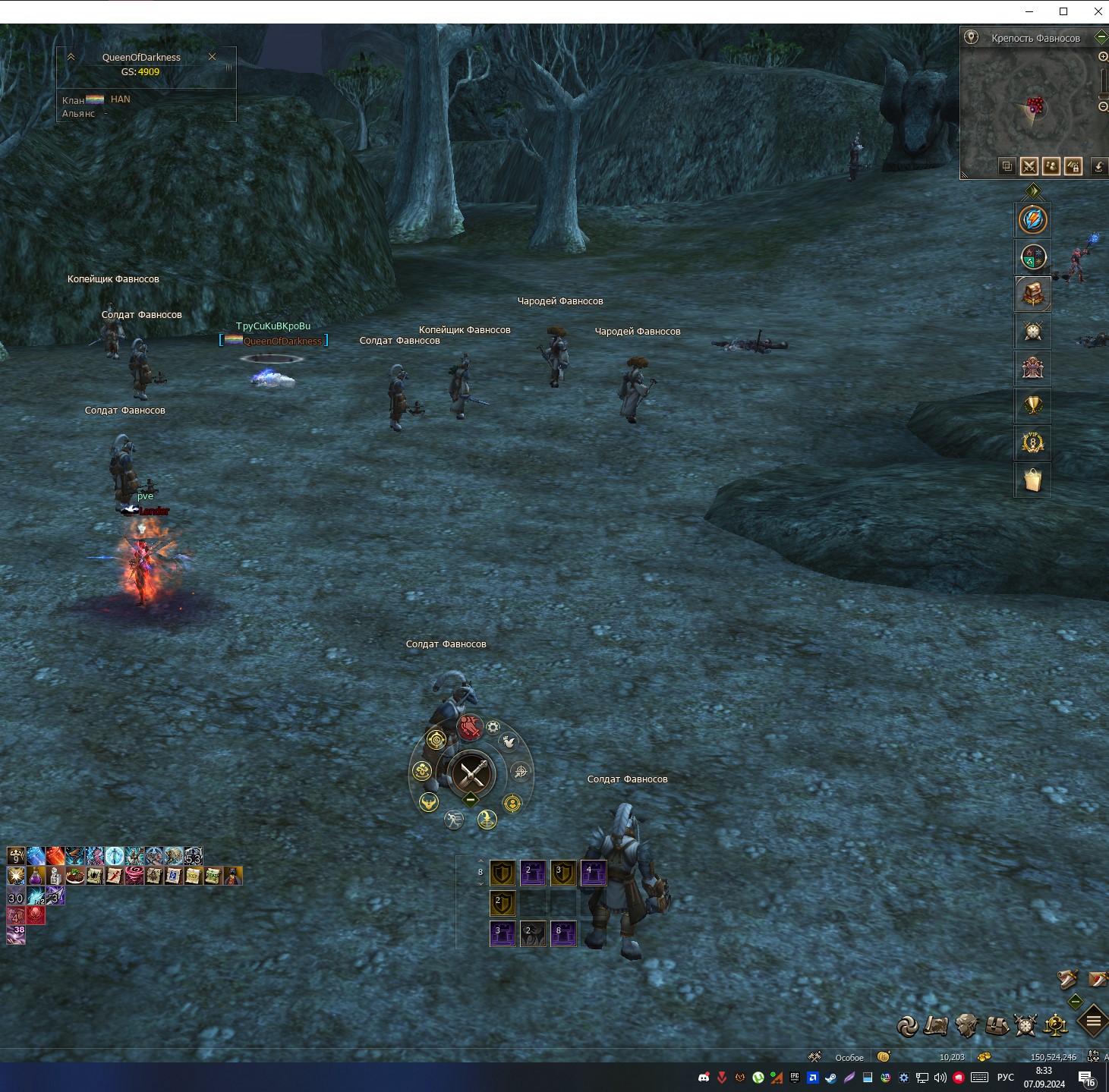
Task: Toggle the party members minimap filter
Action: click(1051, 166)
